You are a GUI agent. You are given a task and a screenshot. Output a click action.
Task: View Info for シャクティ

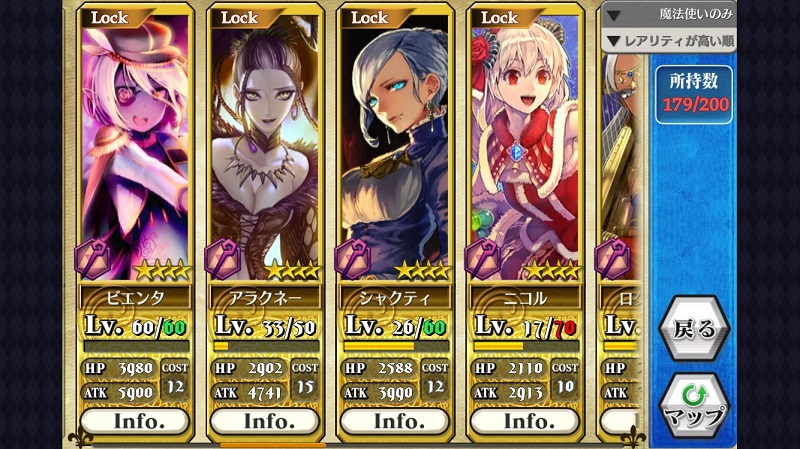395,420
